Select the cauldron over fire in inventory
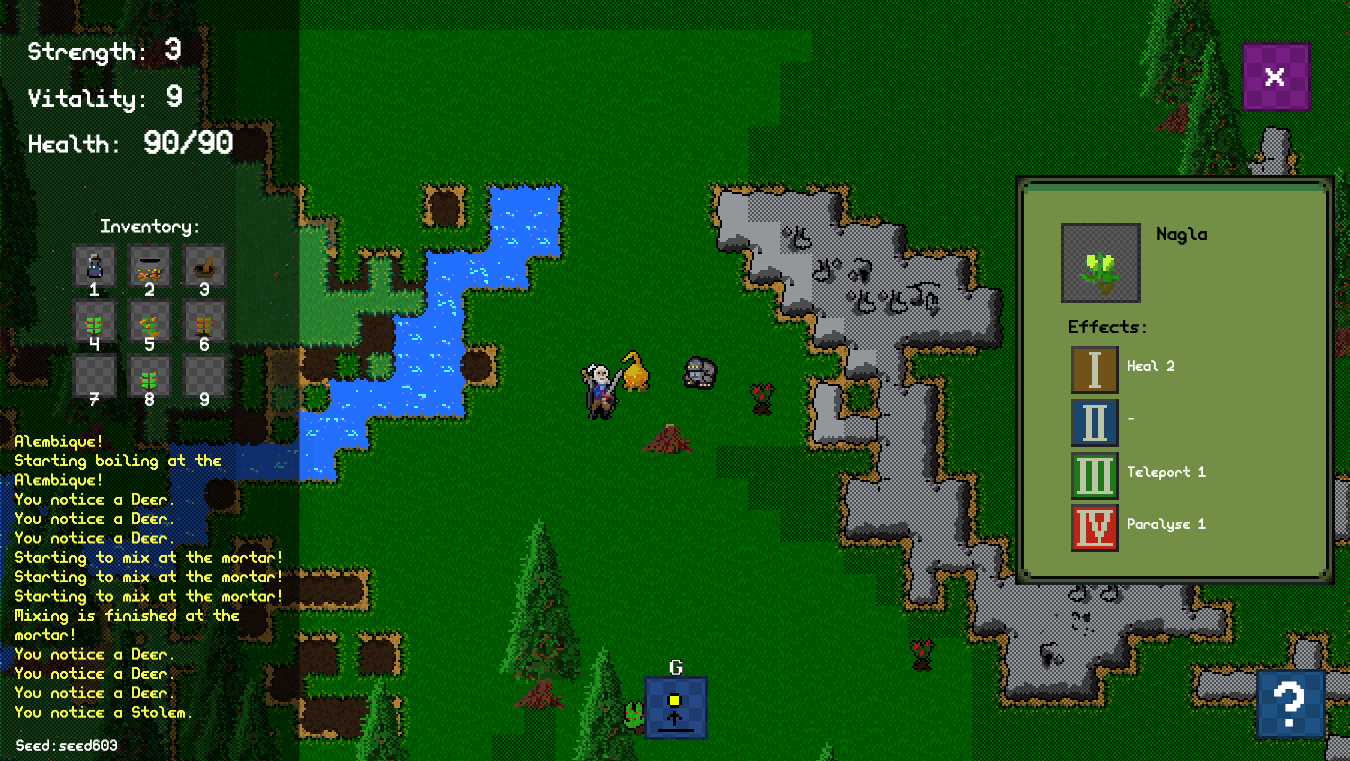This screenshot has height=761, width=1350. [150, 266]
